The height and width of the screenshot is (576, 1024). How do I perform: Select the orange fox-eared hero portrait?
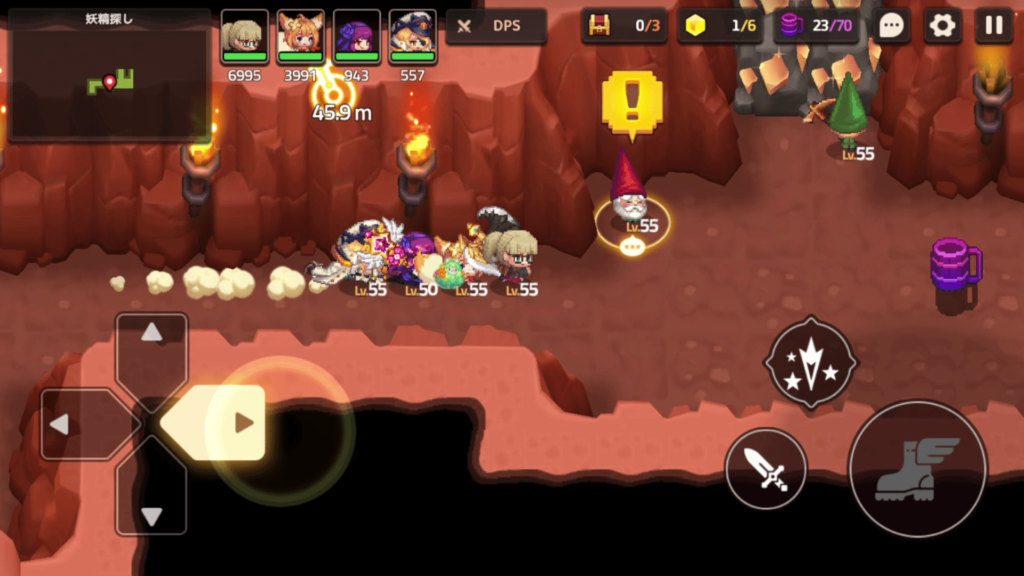pyautogui.click(x=300, y=37)
